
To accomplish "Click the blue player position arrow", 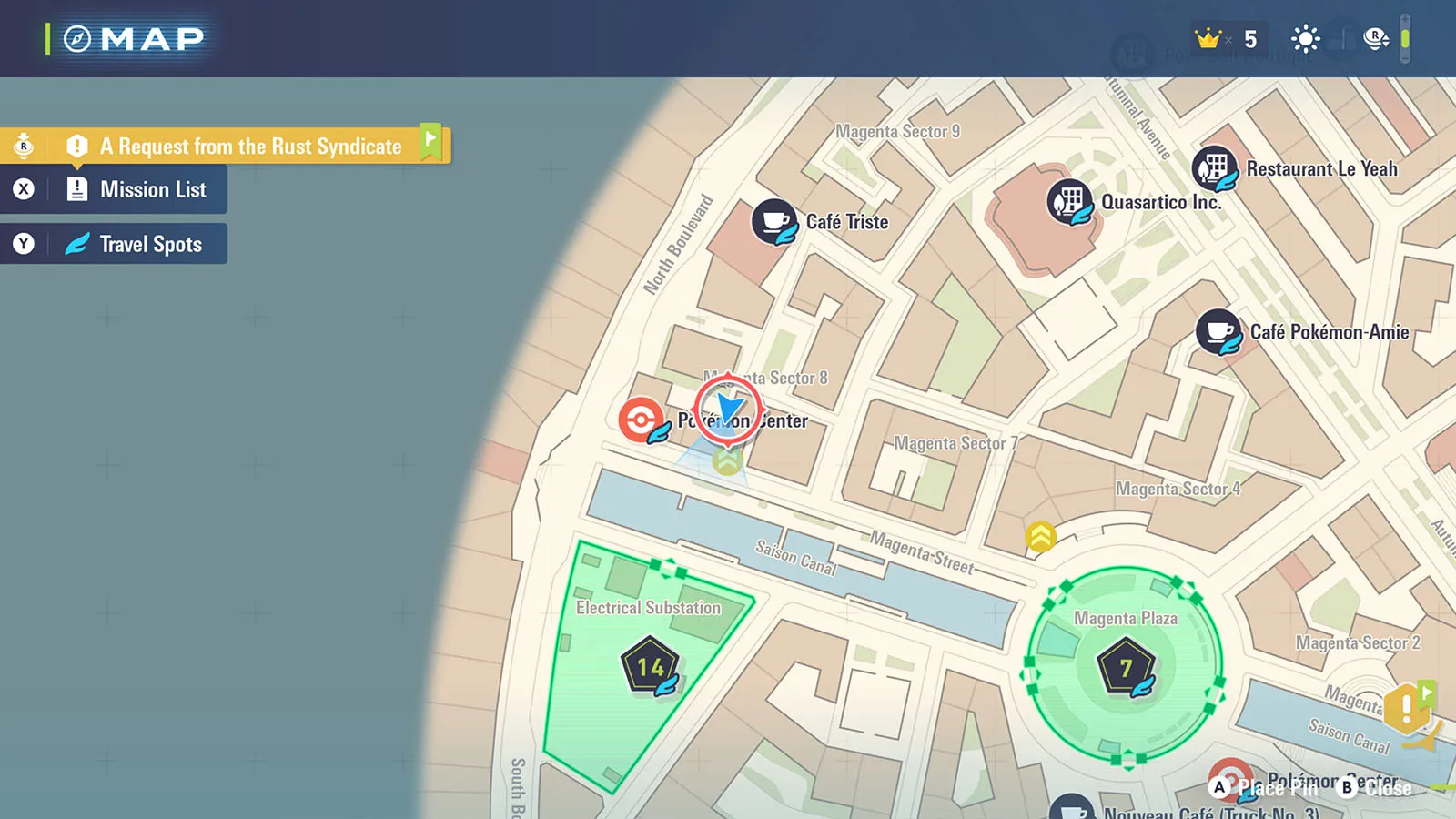I will 728,409.
